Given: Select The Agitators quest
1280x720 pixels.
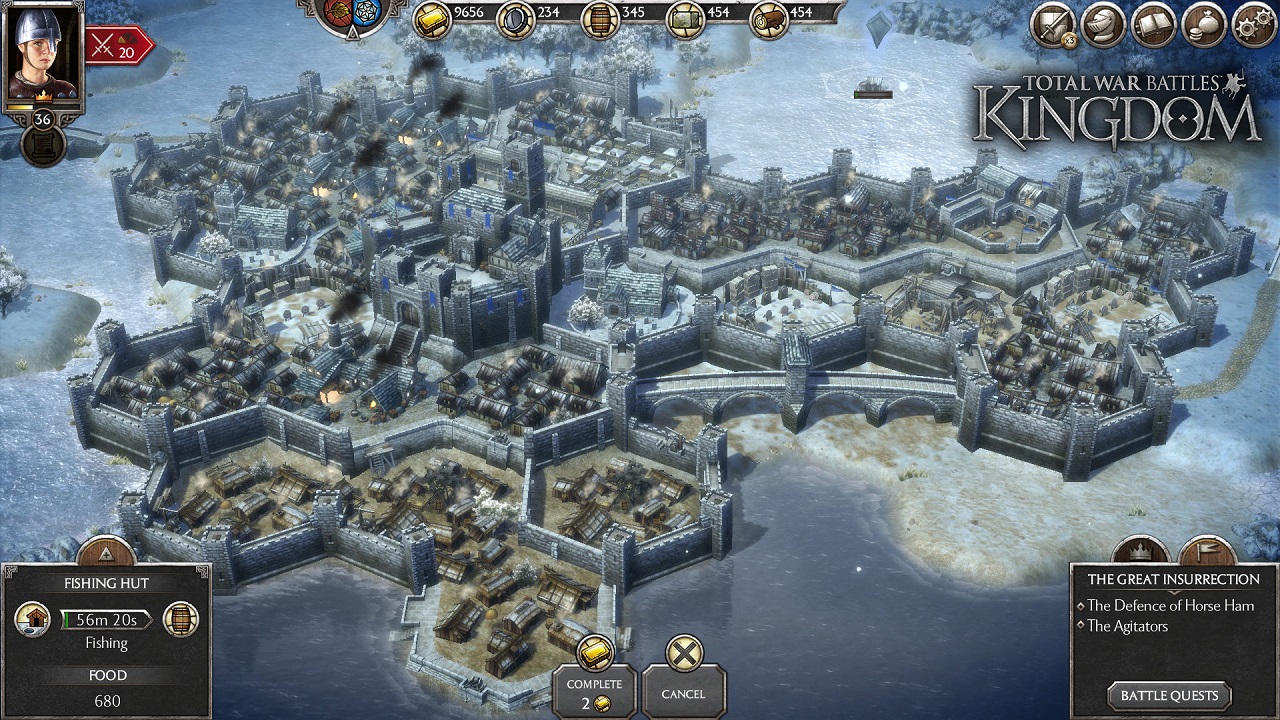Looking at the screenshot, I should [x=1127, y=626].
